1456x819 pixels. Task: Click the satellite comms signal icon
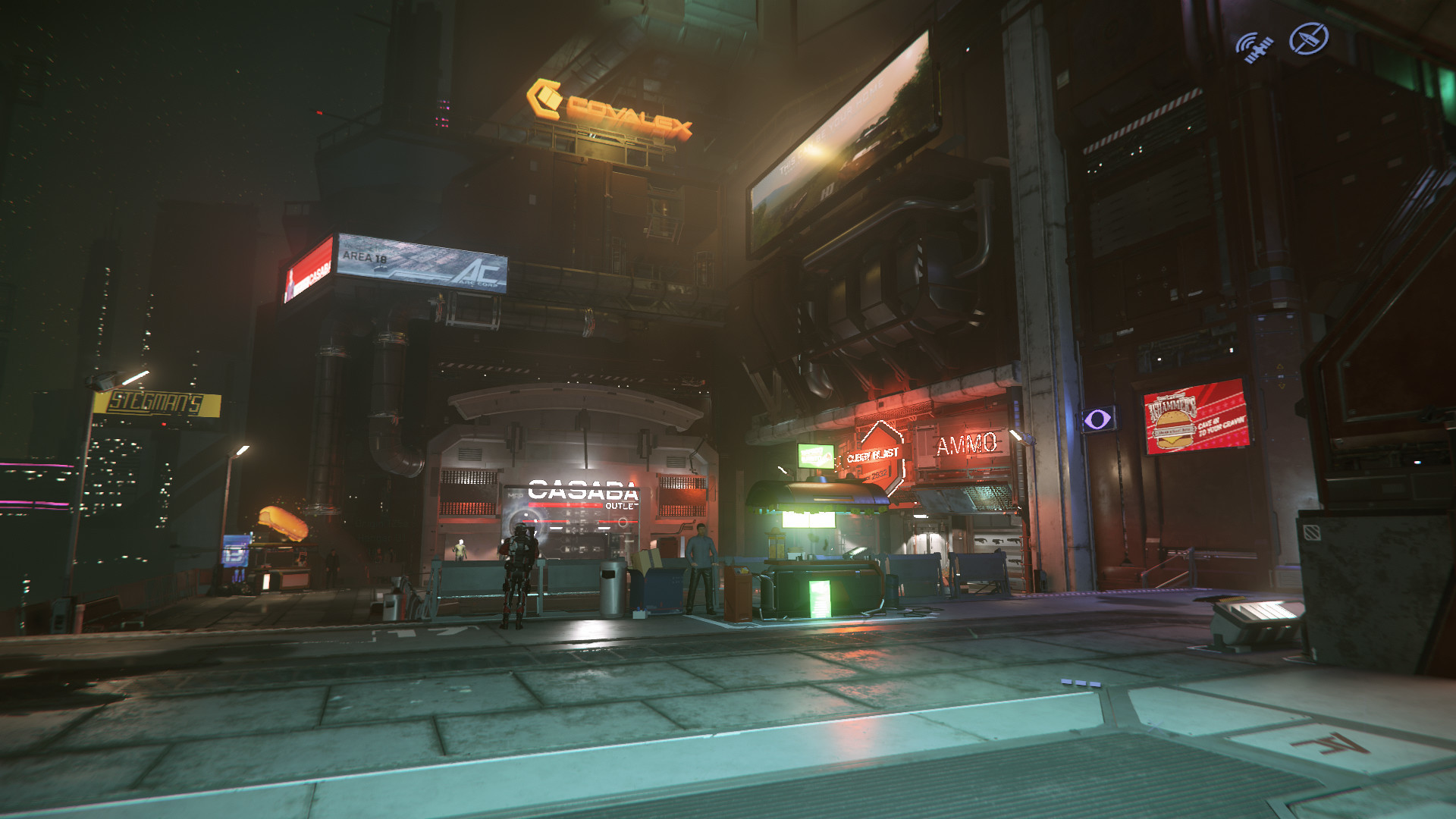pyautogui.click(x=1254, y=47)
